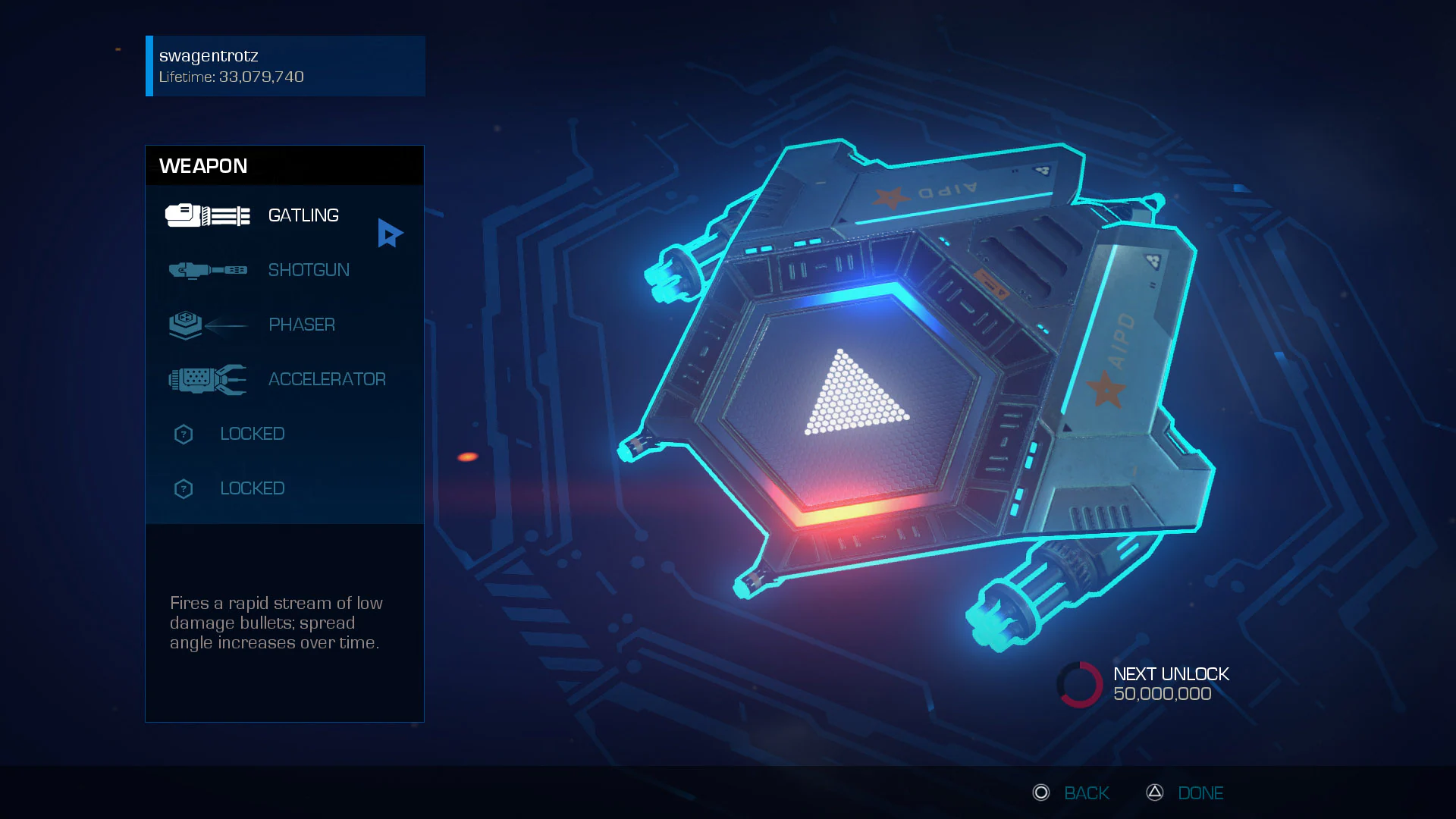Click the Next Unlock progress ring

(x=1080, y=683)
